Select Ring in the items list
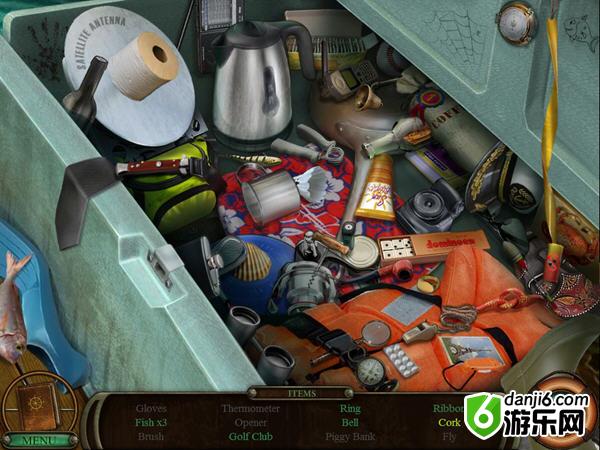Screen dimensions: 600x450 click(x=350, y=408)
